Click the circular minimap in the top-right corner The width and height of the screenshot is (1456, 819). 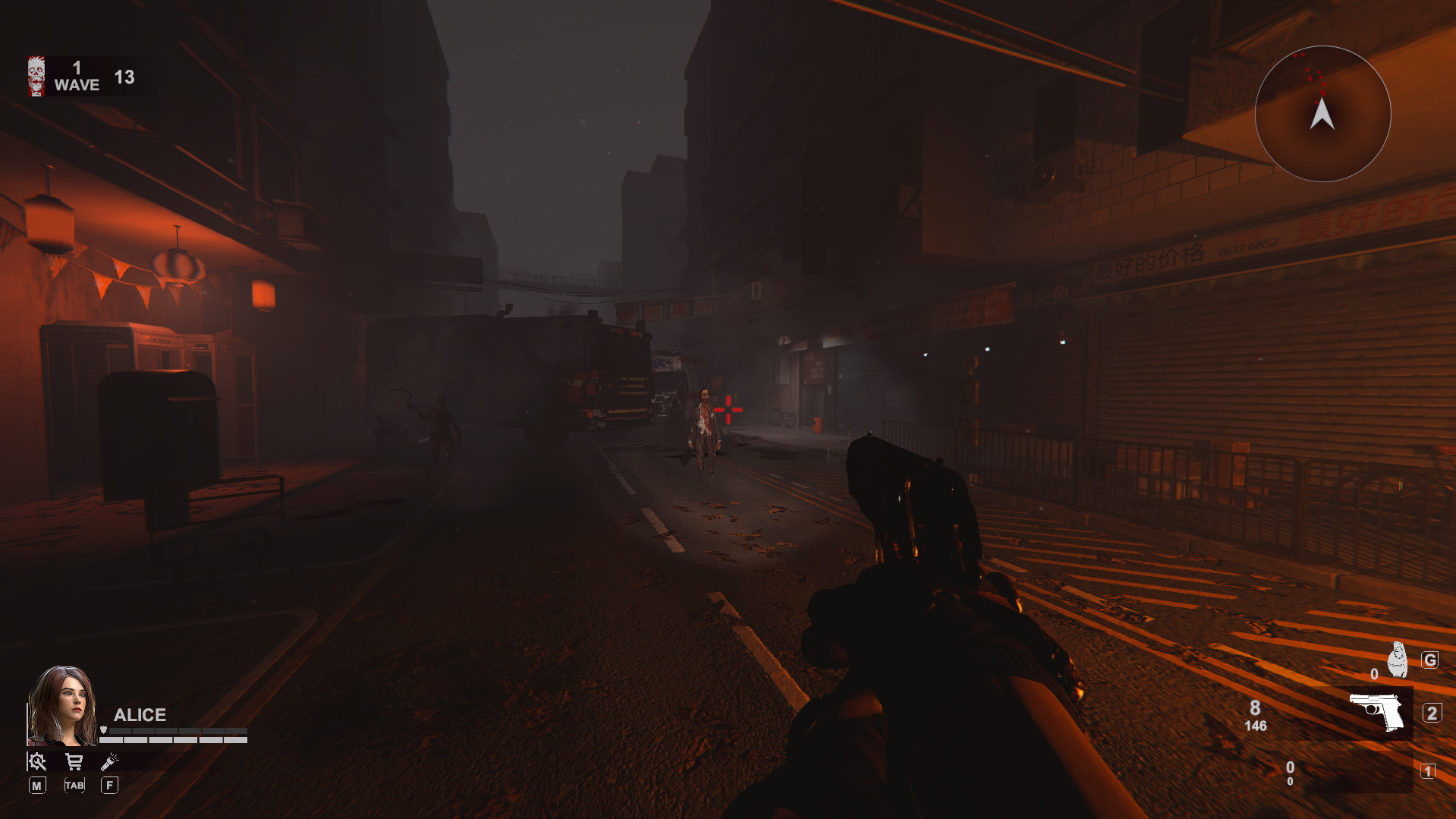[x=1322, y=112]
